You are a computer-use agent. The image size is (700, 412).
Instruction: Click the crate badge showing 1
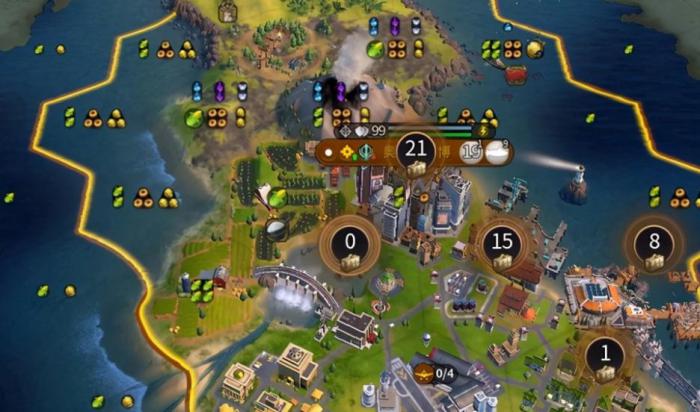click(x=604, y=358)
